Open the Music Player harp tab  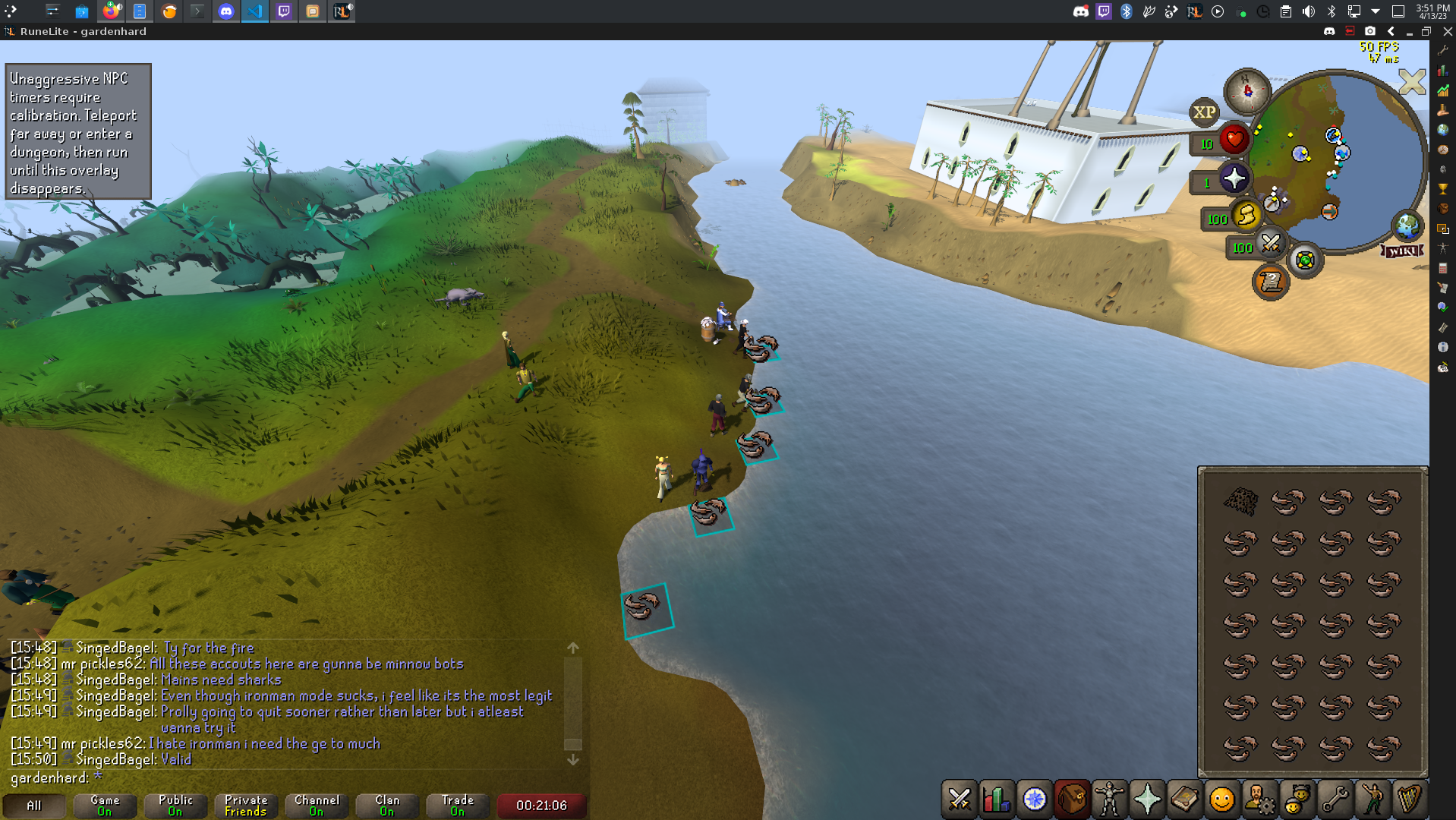[x=1409, y=799]
